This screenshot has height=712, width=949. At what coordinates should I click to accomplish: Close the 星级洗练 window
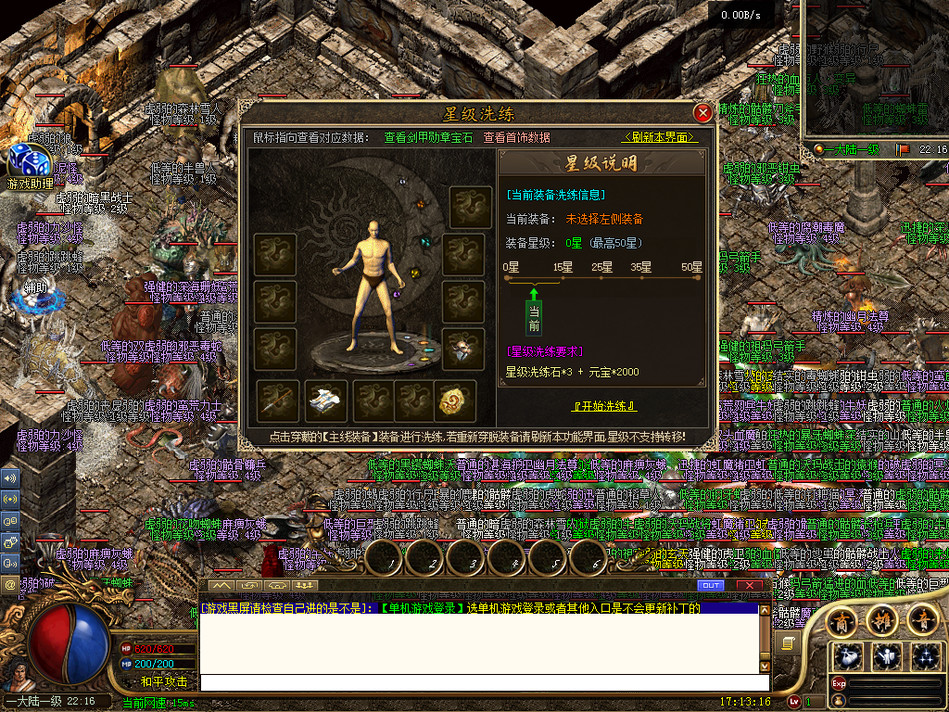703,113
